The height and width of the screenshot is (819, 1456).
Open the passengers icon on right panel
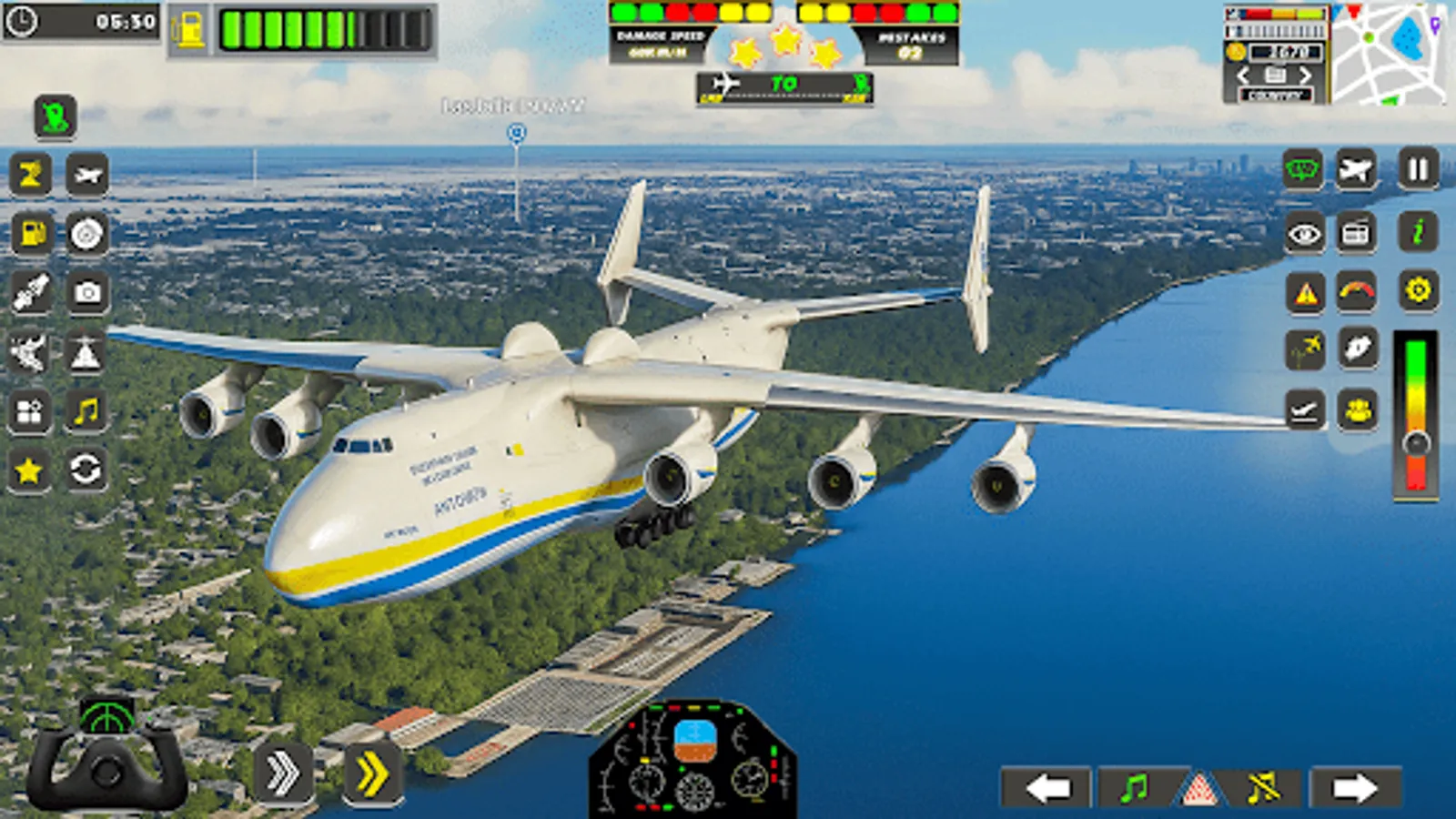tap(1355, 408)
